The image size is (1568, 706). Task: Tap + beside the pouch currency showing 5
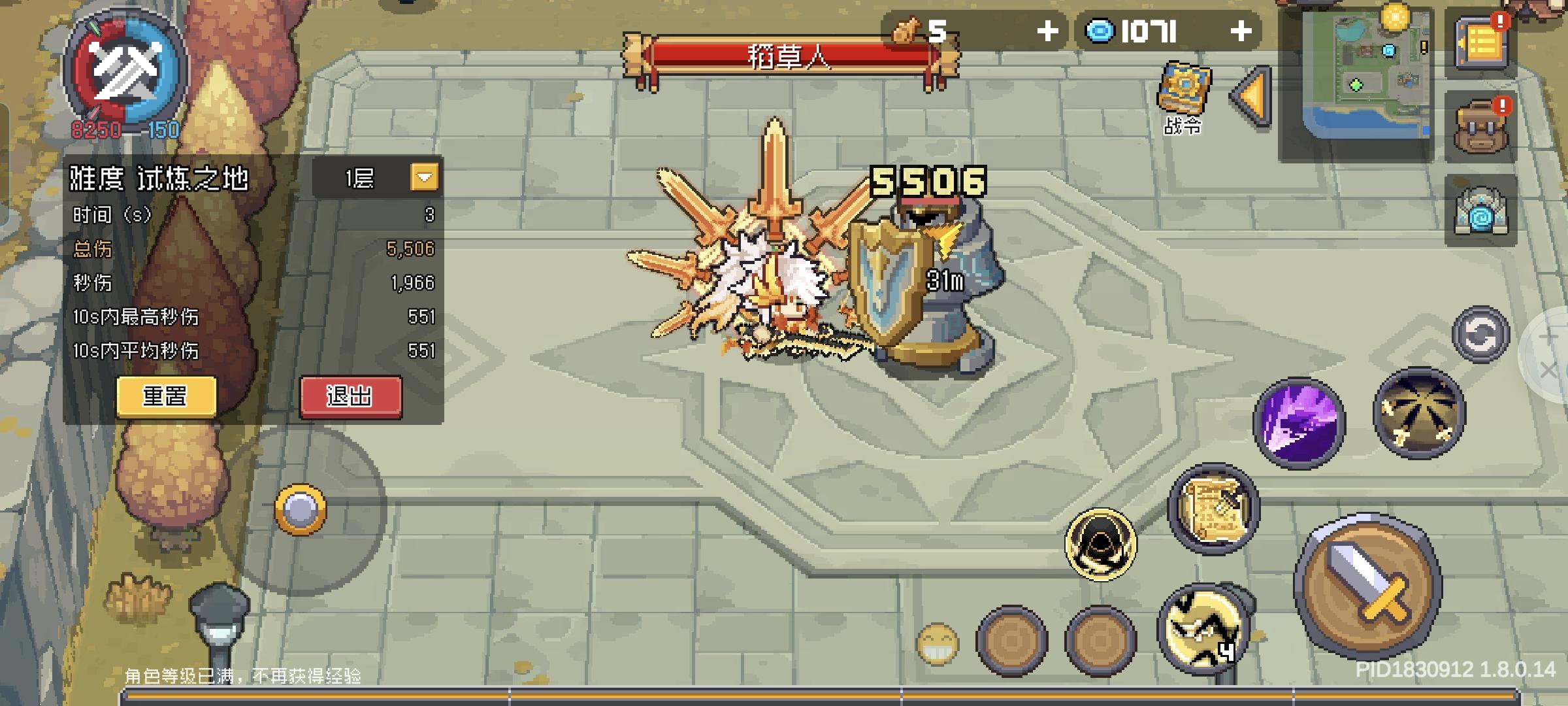[x=1048, y=29]
